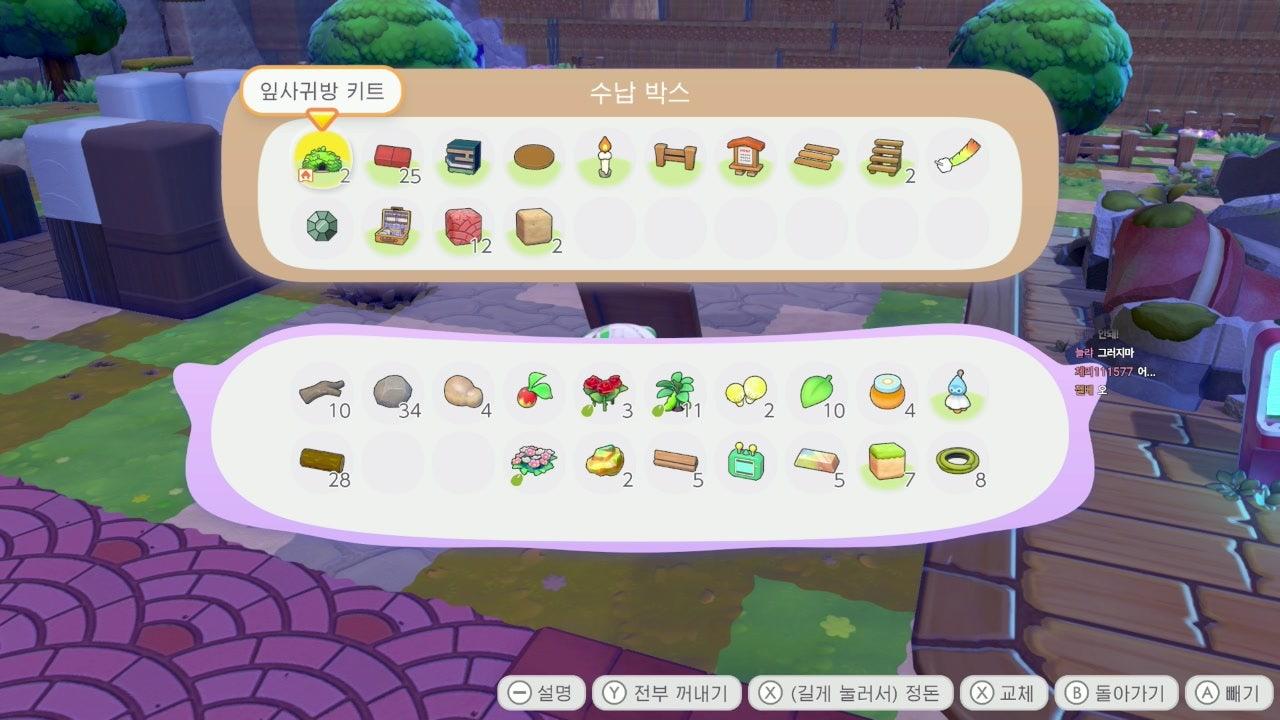Pick the gold ore chunk
The width and height of the screenshot is (1280, 720).
[604, 461]
